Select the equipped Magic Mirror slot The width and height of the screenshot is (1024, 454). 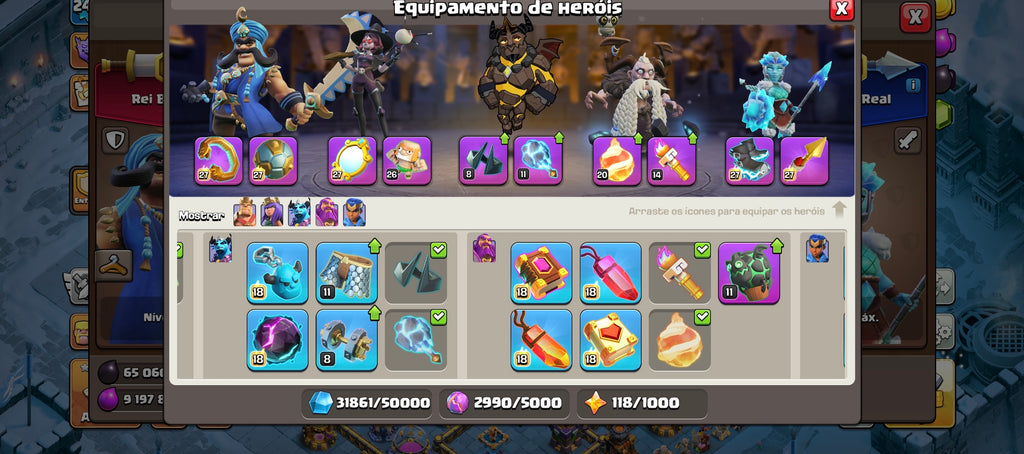click(x=353, y=161)
